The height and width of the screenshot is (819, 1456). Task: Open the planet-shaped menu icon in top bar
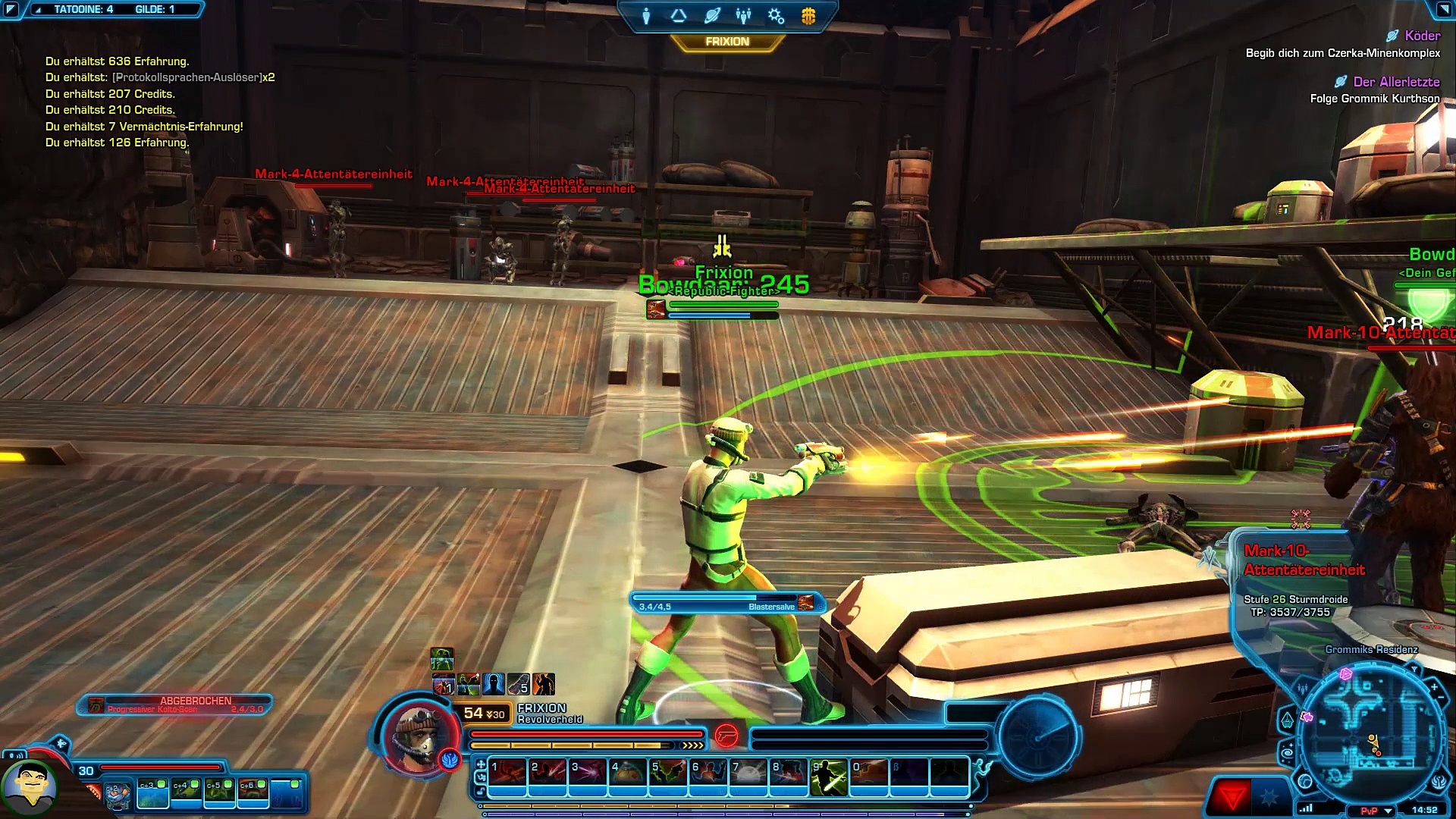point(711,16)
